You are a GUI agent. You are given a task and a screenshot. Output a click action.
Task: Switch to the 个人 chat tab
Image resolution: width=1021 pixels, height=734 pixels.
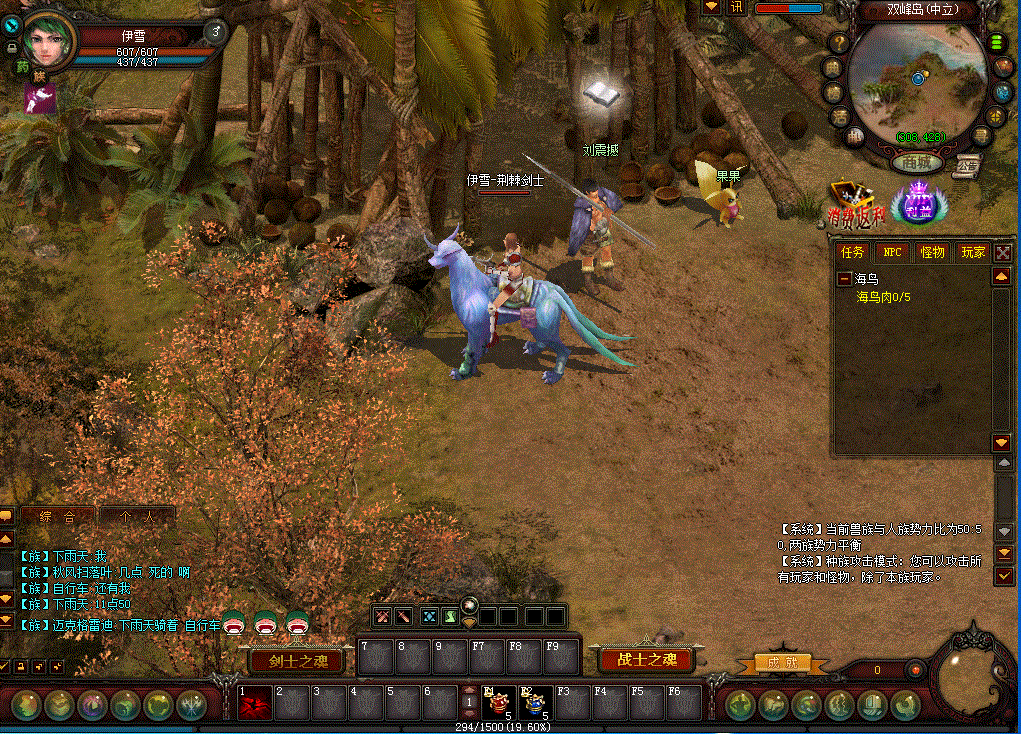tap(138, 517)
